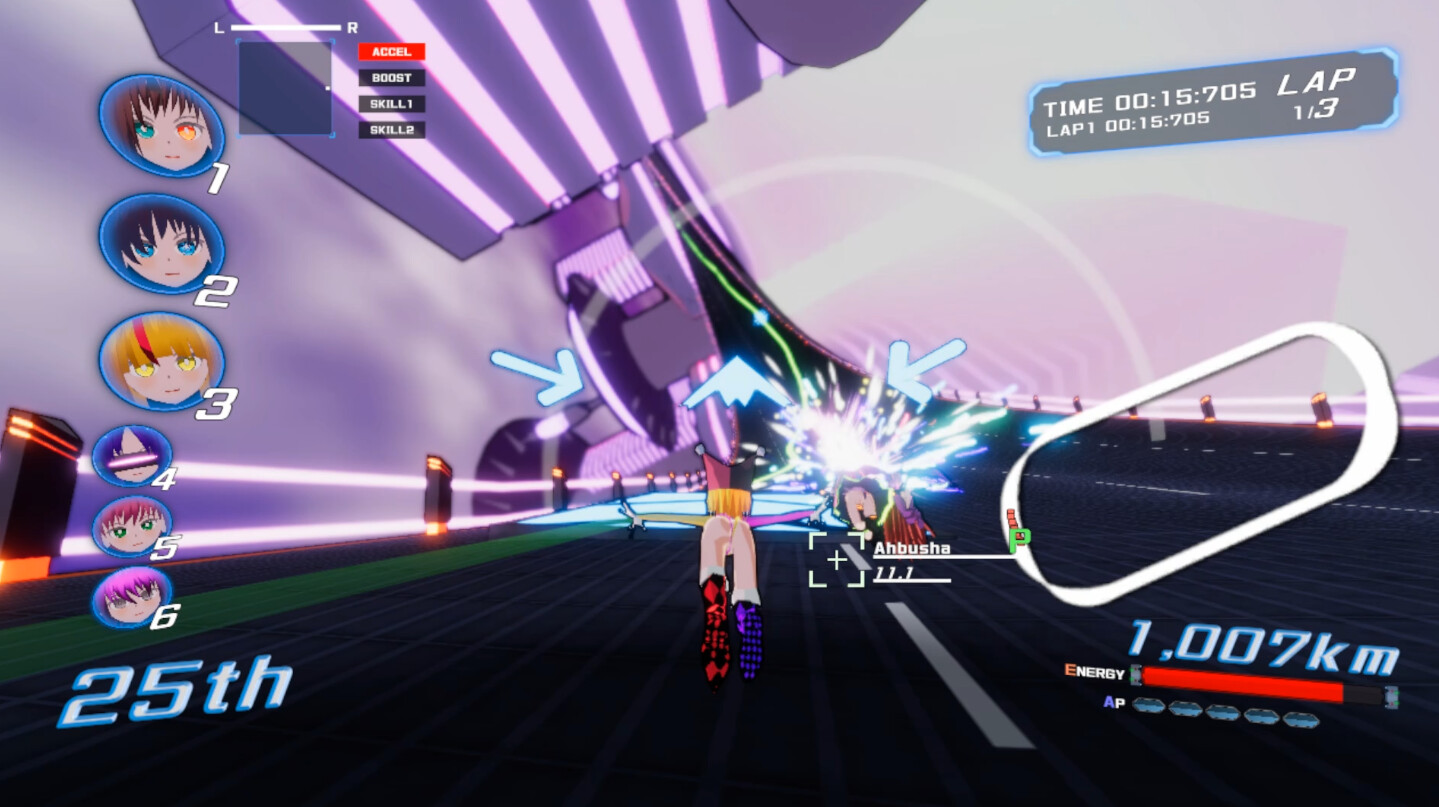Activate the SKILL2 control indicator
The width and height of the screenshot is (1439, 807).
click(x=392, y=129)
